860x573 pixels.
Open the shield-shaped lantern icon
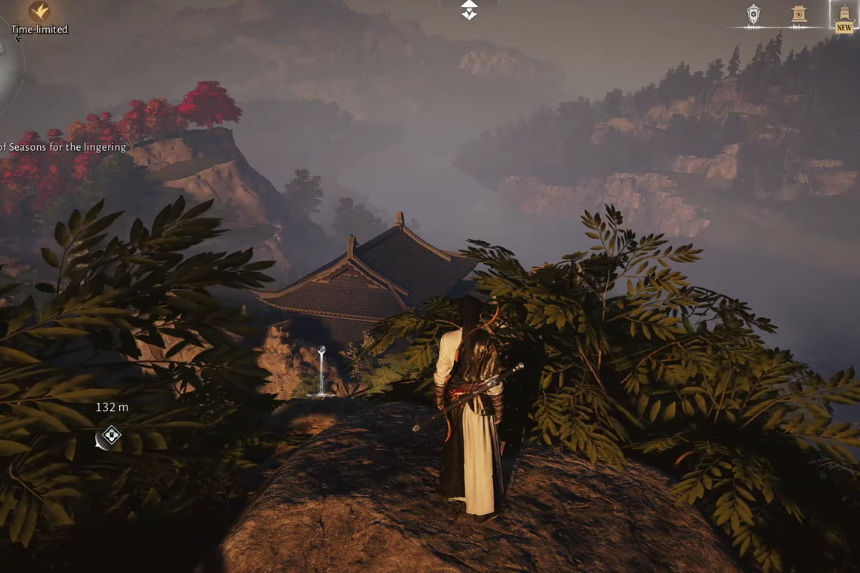pyautogui.click(x=754, y=14)
